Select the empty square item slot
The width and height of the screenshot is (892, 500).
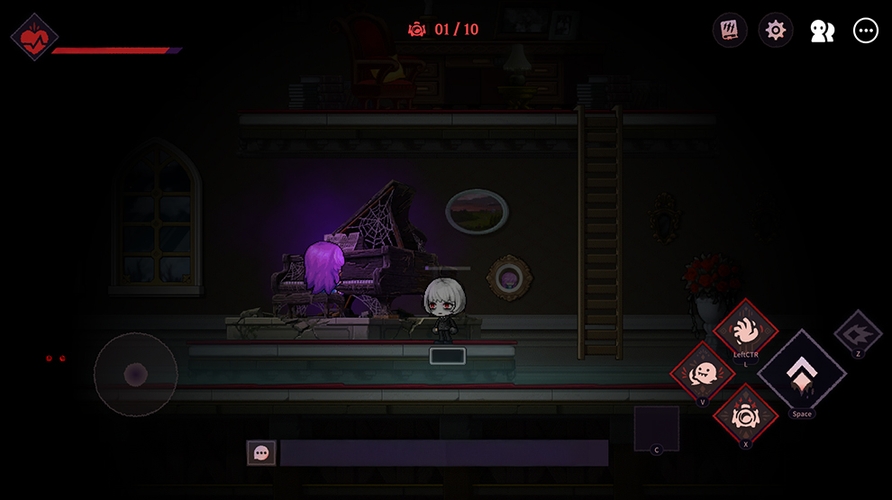click(x=656, y=428)
